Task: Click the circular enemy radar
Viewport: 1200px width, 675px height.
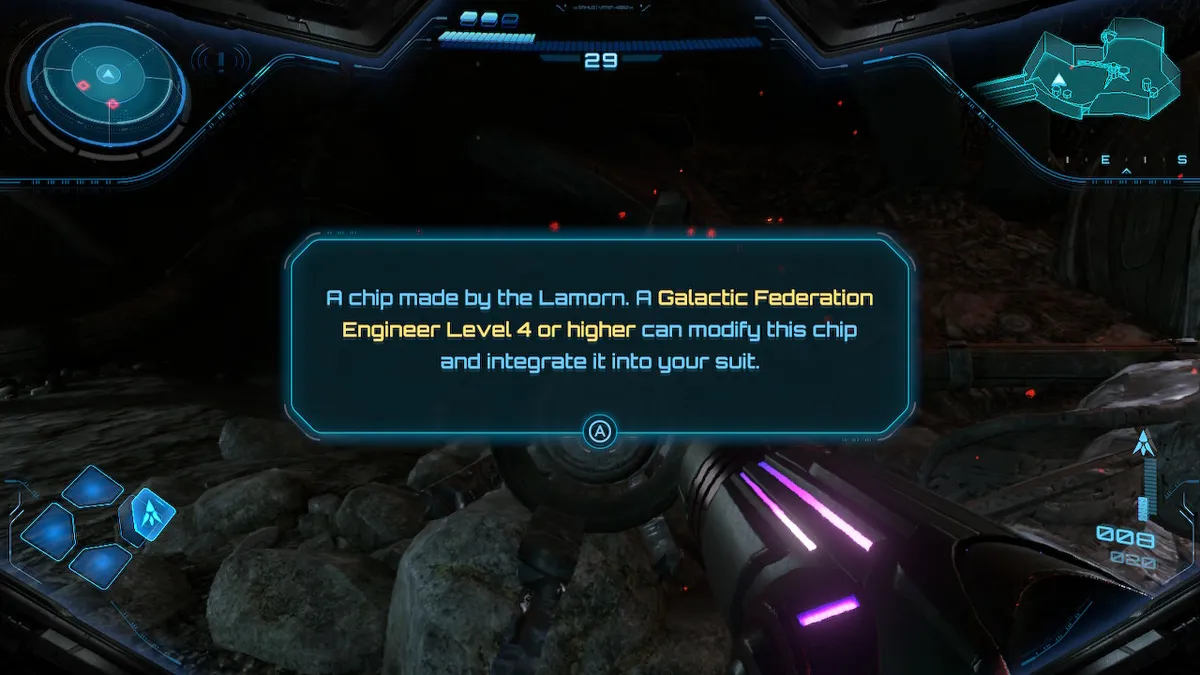Action: (107, 86)
